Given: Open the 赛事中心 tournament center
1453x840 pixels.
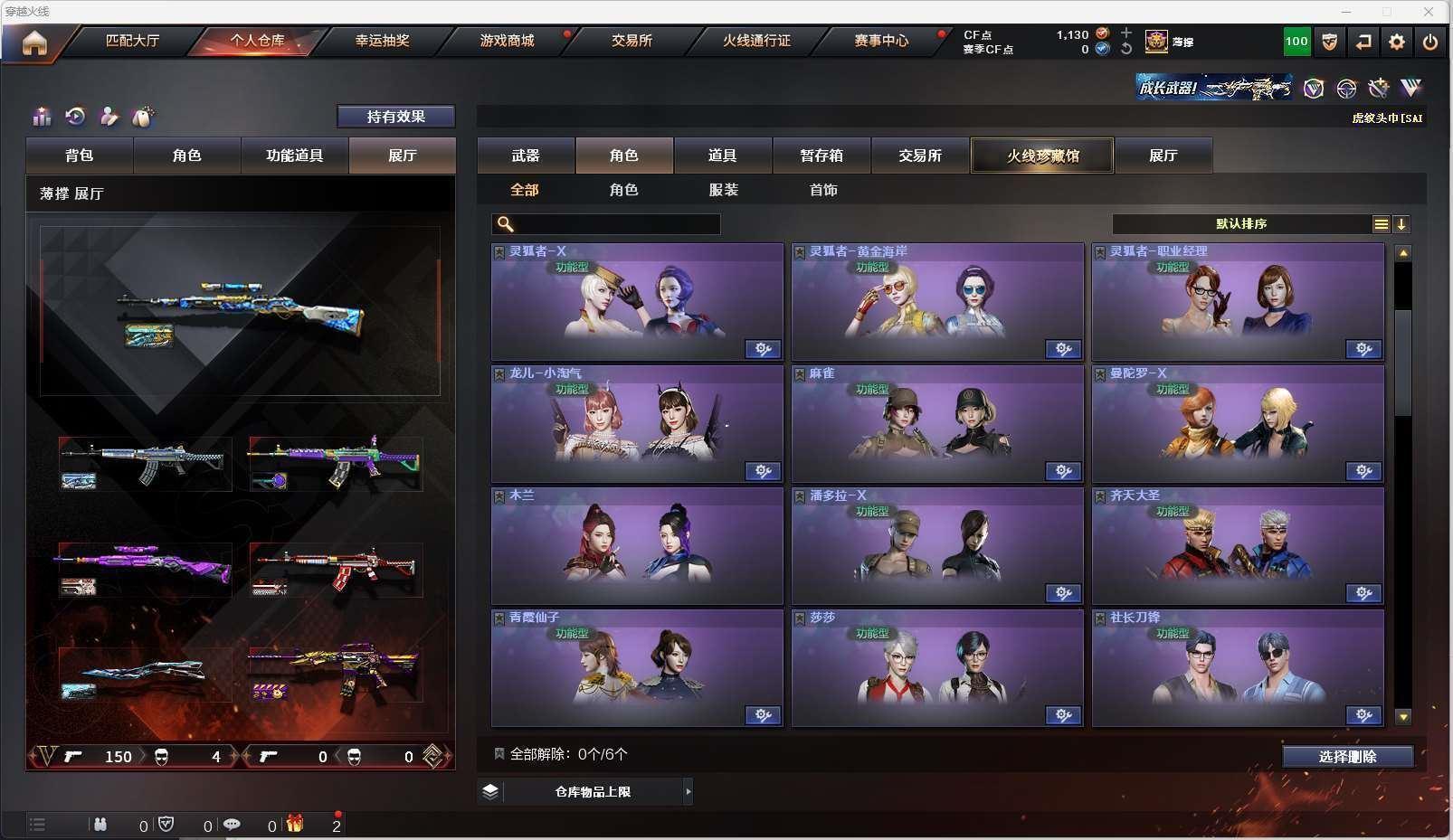Looking at the screenshot, I should click(x=881, y=41).
